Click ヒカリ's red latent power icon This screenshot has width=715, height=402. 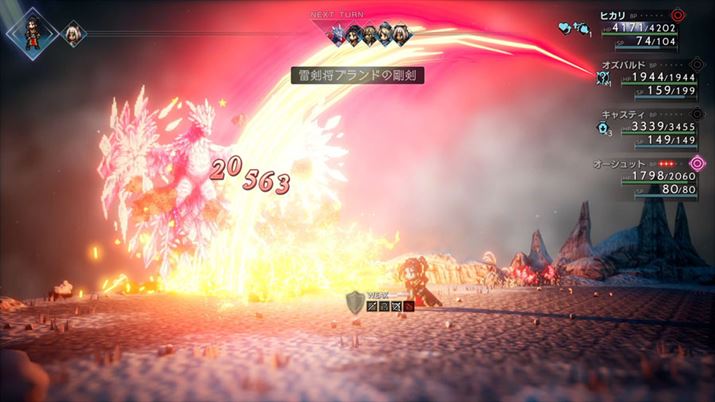coord(679,15)
